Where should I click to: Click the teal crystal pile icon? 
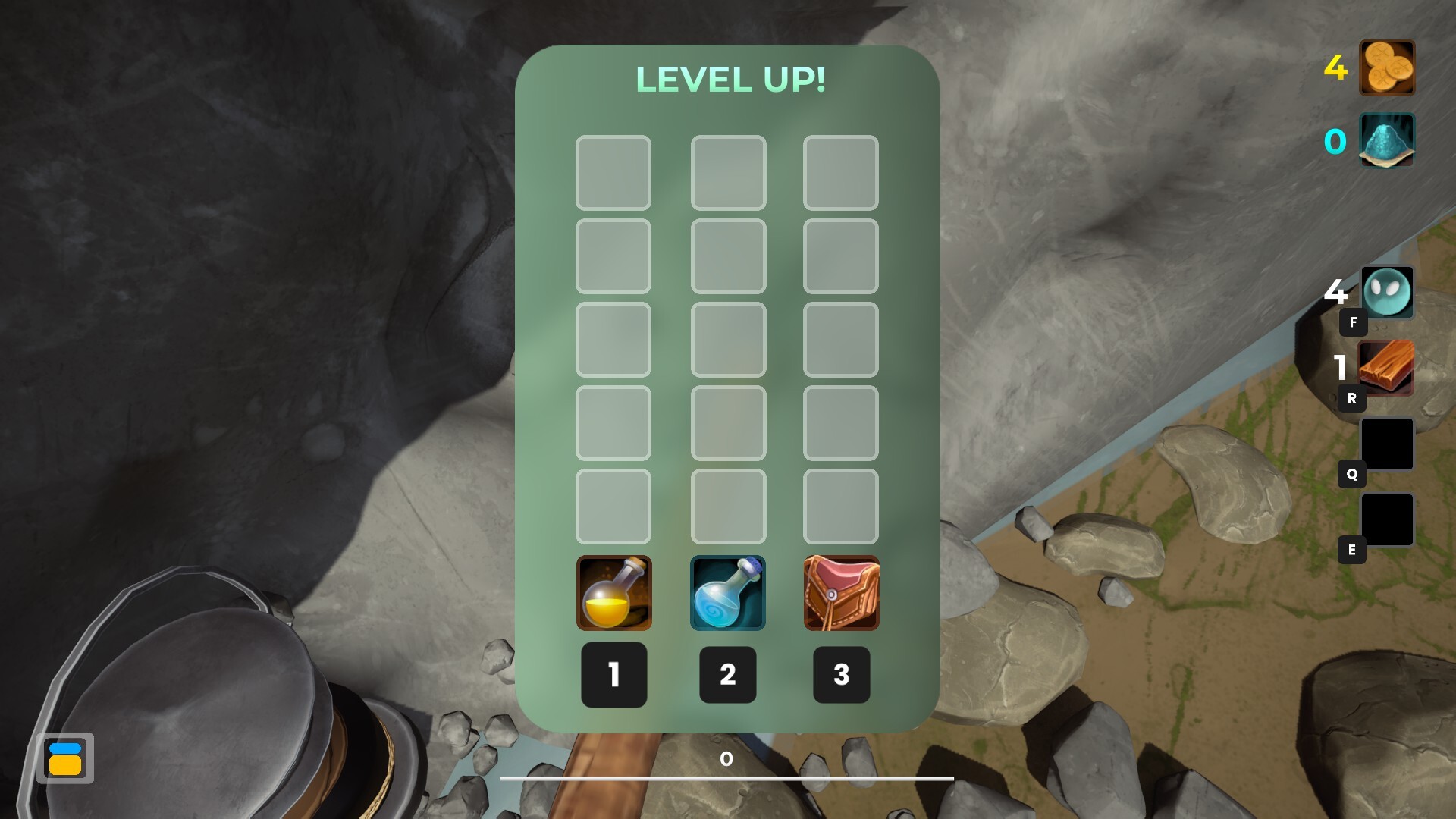point(1386,140)
